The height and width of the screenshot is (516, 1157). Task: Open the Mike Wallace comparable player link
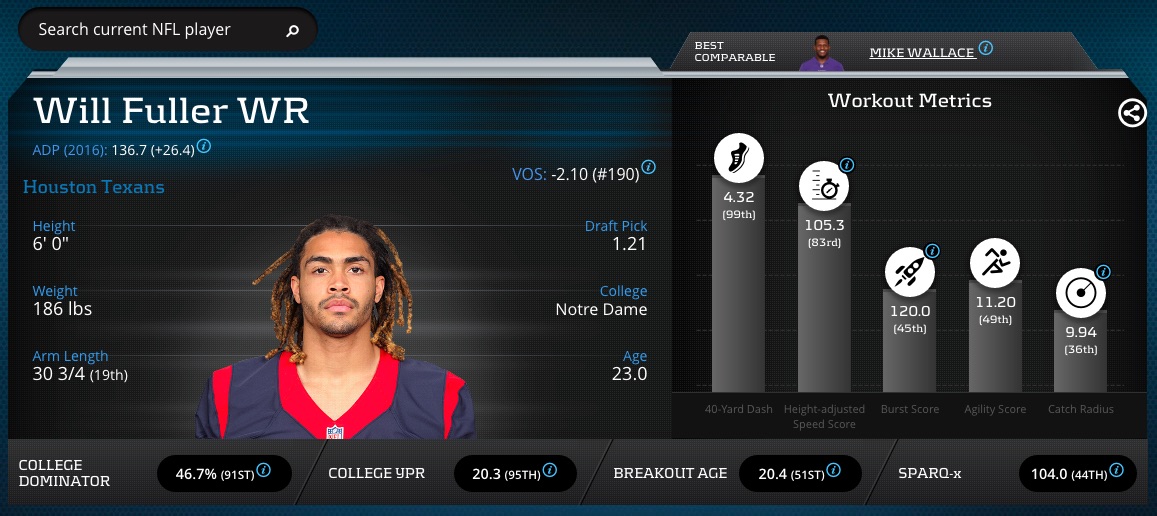point(921,52)
